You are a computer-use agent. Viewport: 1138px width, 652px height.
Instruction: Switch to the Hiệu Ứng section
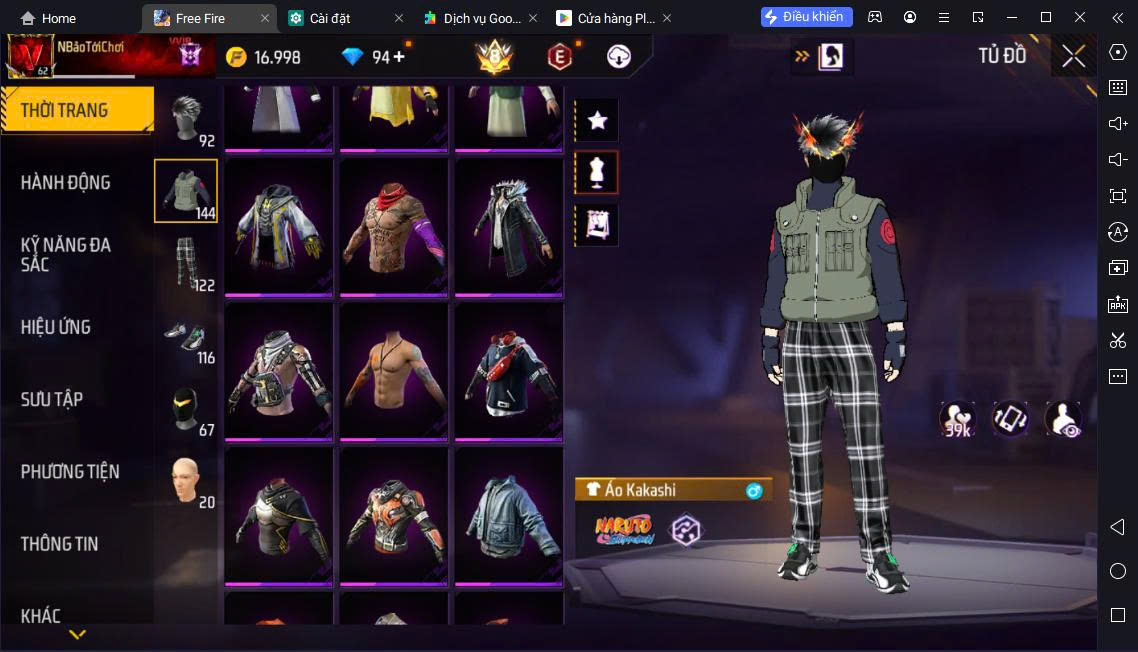click(56, 327)
